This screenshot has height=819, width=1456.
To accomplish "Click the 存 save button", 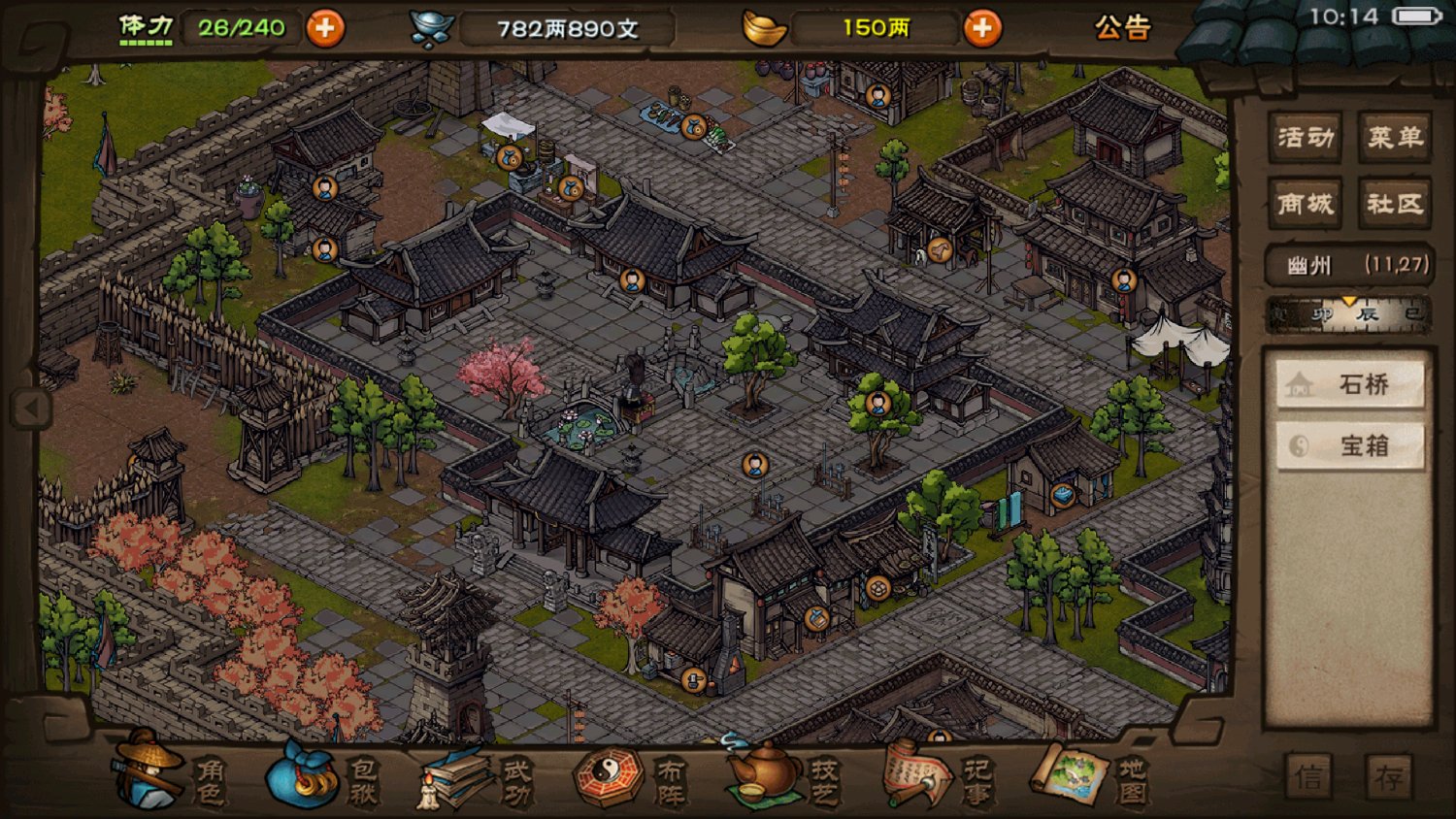I will tap(1390, 777).
